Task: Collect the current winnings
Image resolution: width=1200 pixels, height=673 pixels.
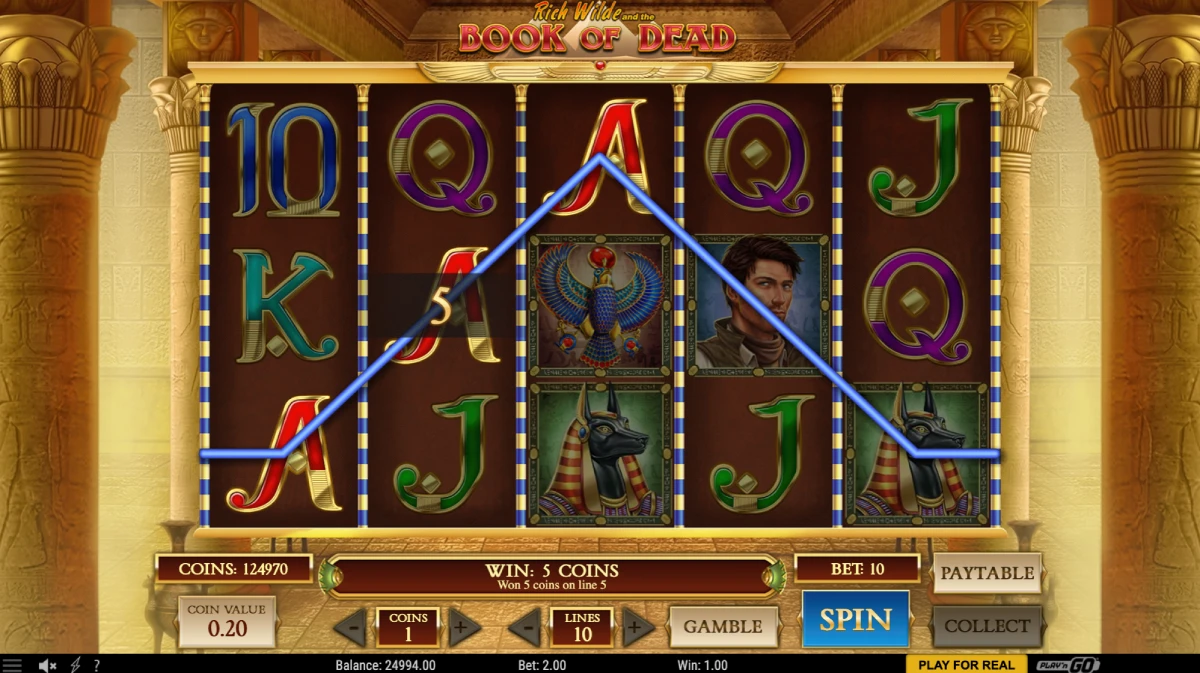Action: pyautogui.click(x=986, y=626)
